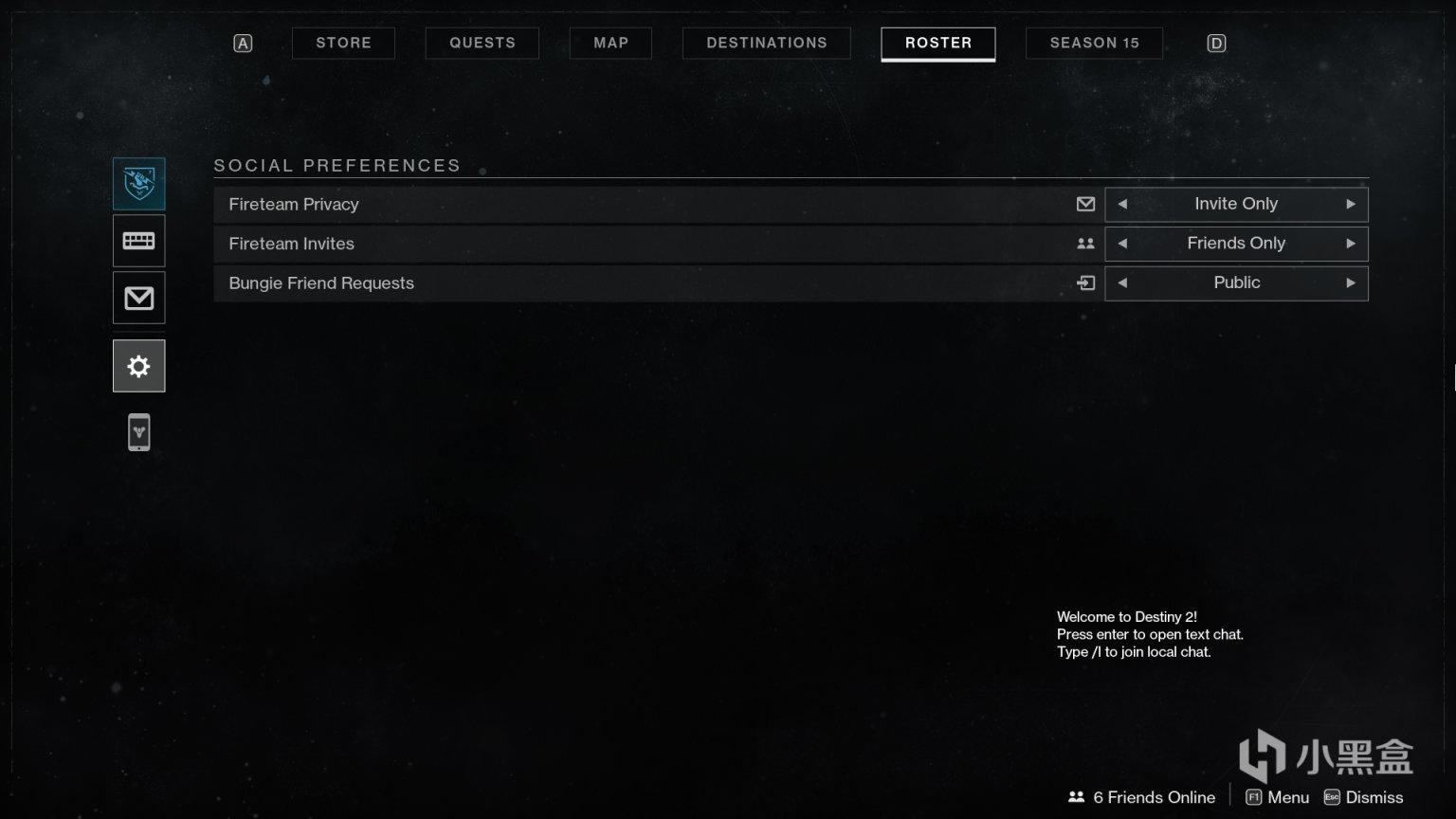Change Fireteam Invites to the next option

1350,244
